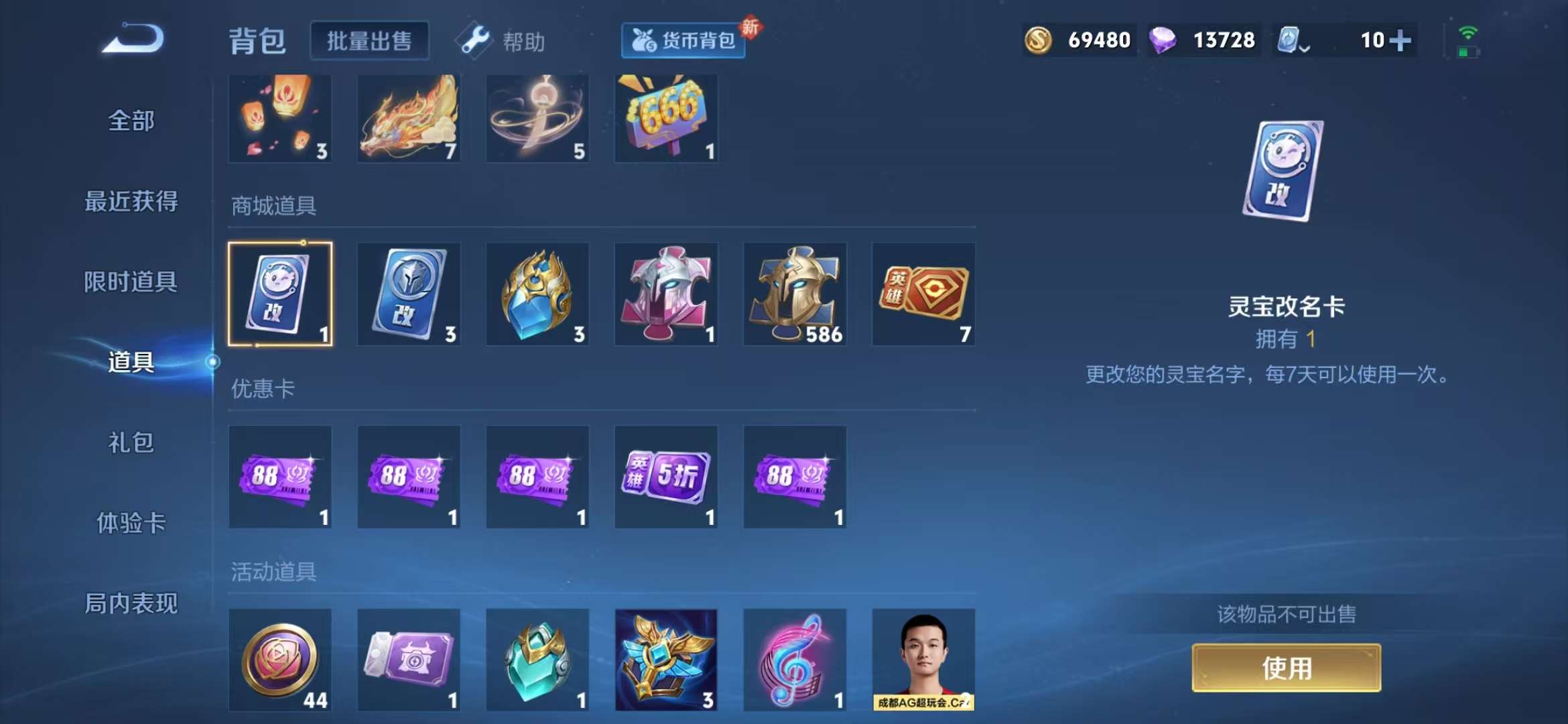
Task: Select the 666 billboard item
Action: pos(667,118)
